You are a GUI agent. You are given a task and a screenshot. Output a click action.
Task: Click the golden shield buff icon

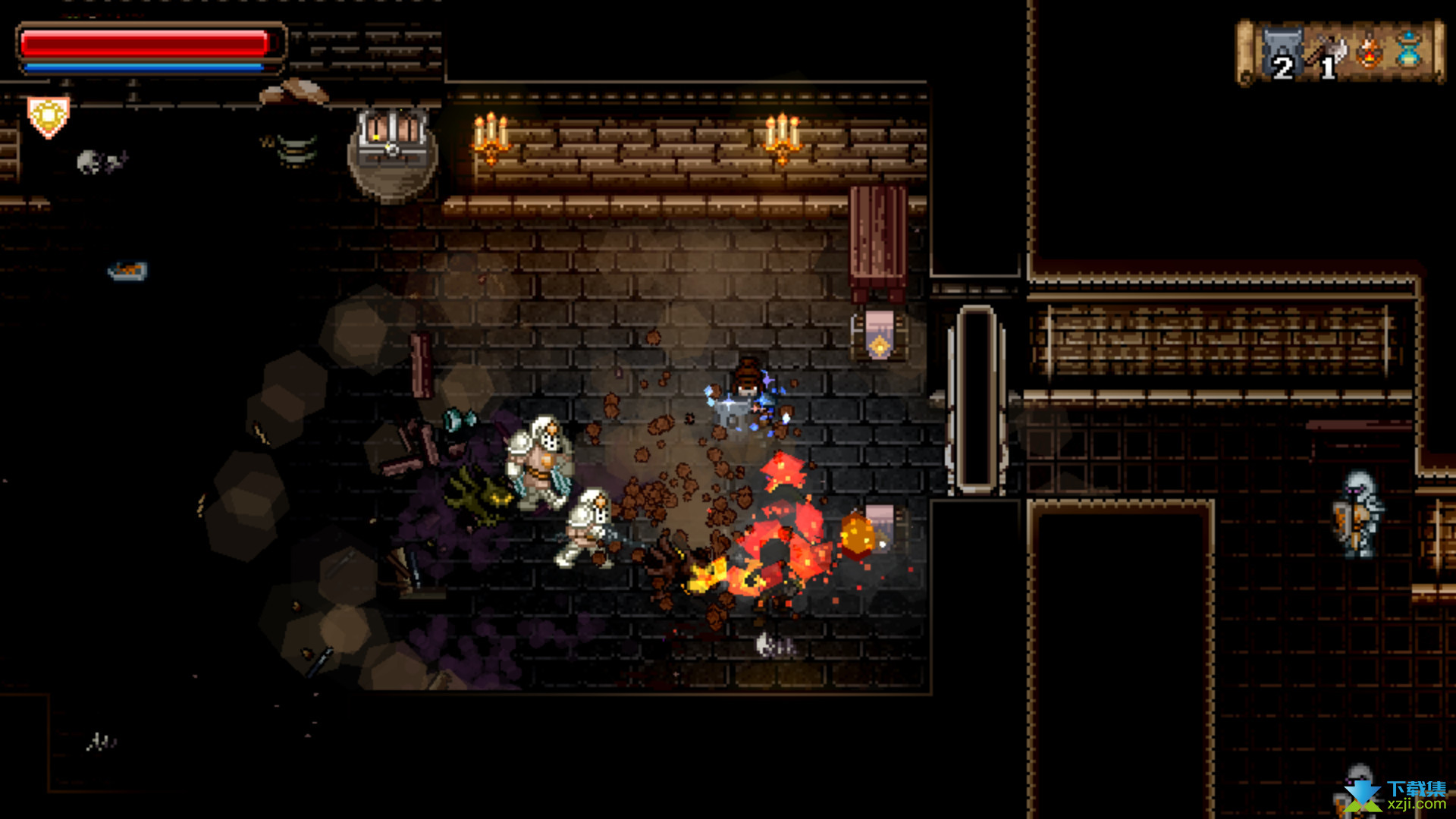point(49,117)
